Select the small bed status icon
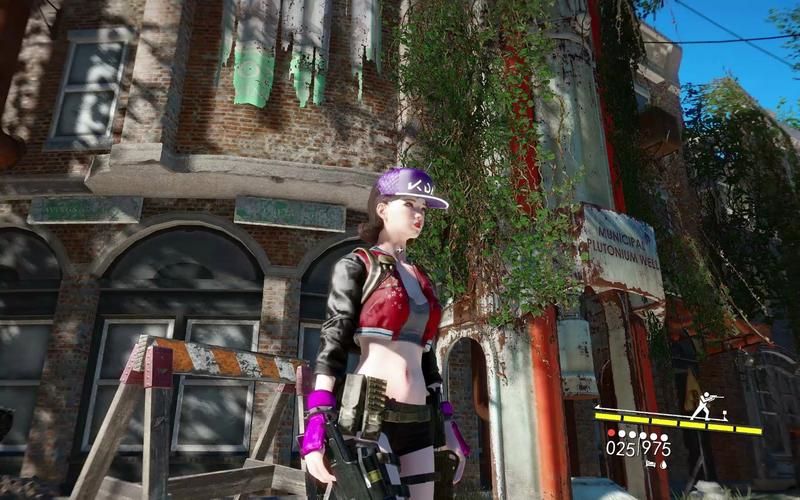This screenshot has width=800, height=500. tap(651, 464)
